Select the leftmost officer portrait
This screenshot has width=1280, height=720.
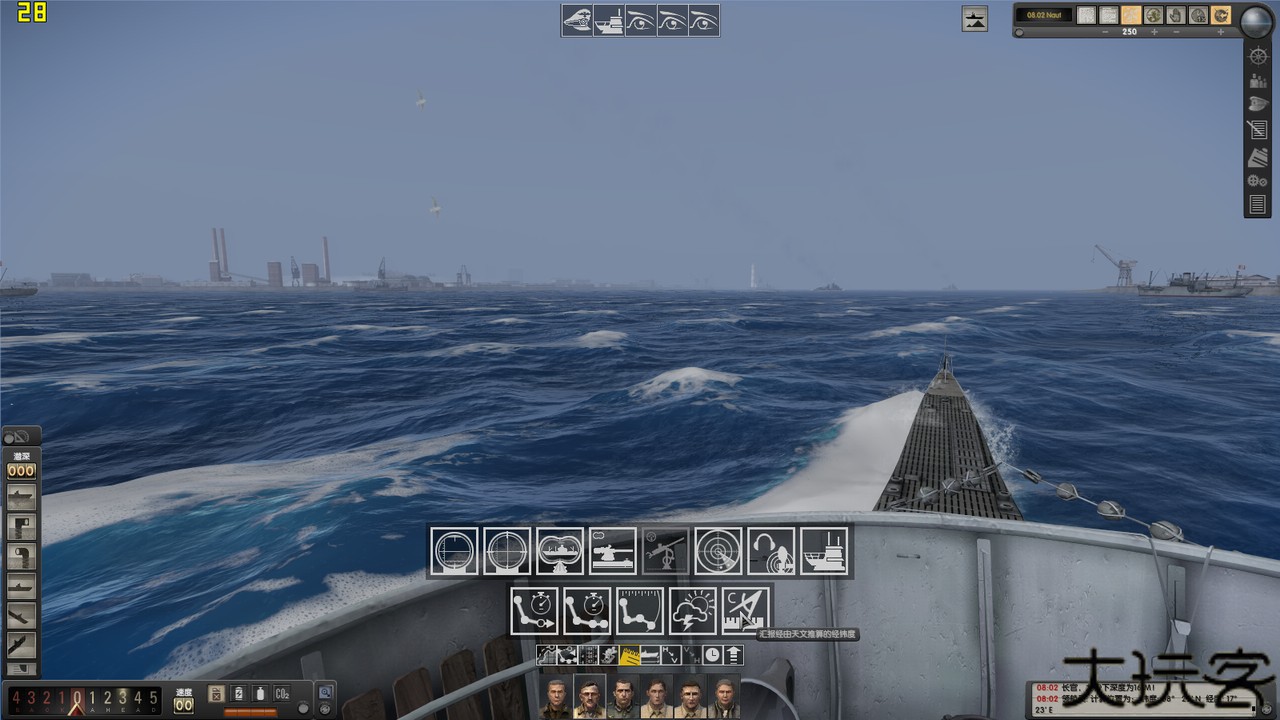pyautogui.click(x=557, y=698)
